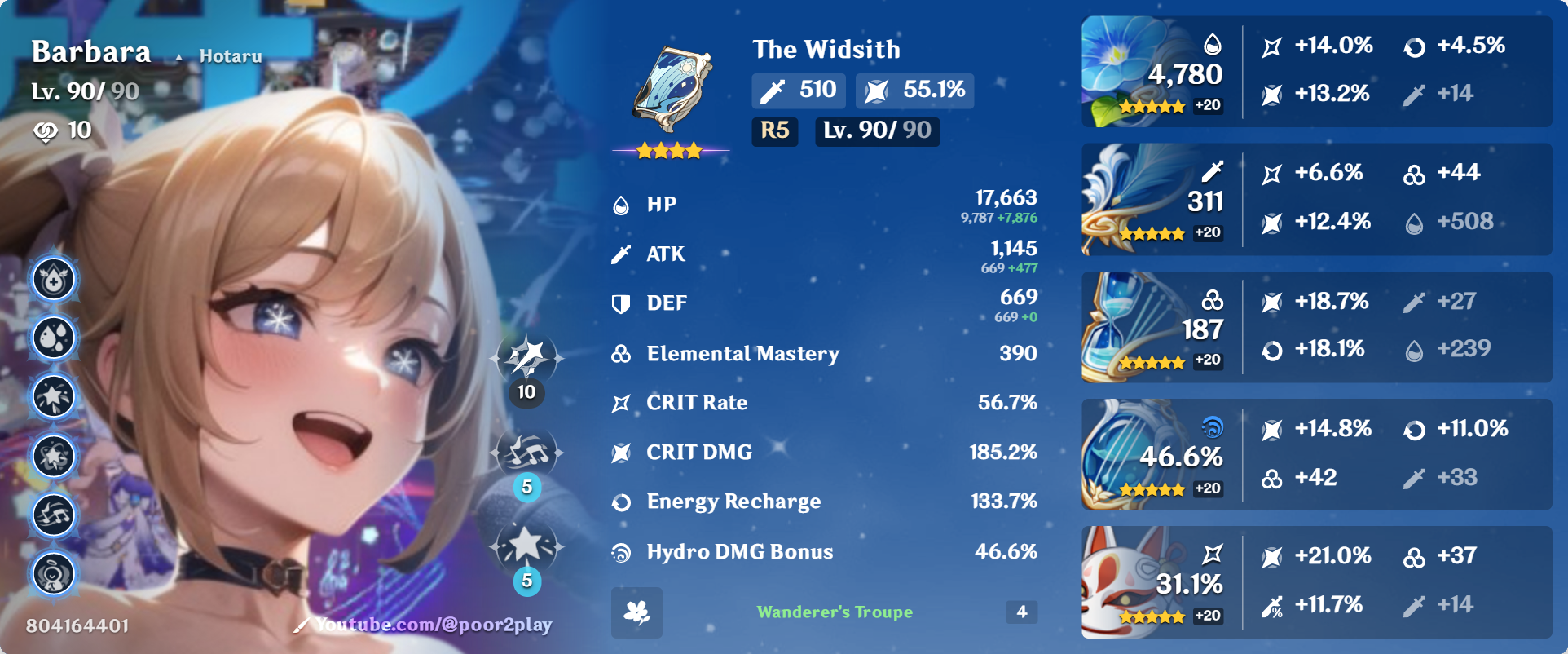Viewport: 1568px width, 654px height.
Task: Click the water droplets constellation icon
Action: [x=52, y=337]
